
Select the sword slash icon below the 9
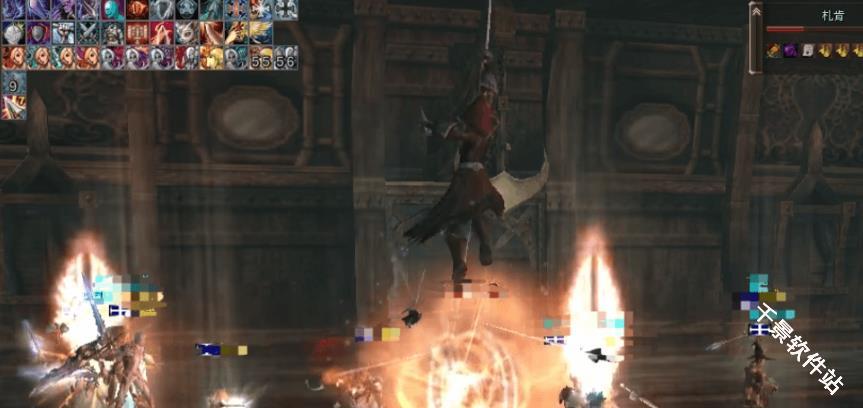point(13,107)
